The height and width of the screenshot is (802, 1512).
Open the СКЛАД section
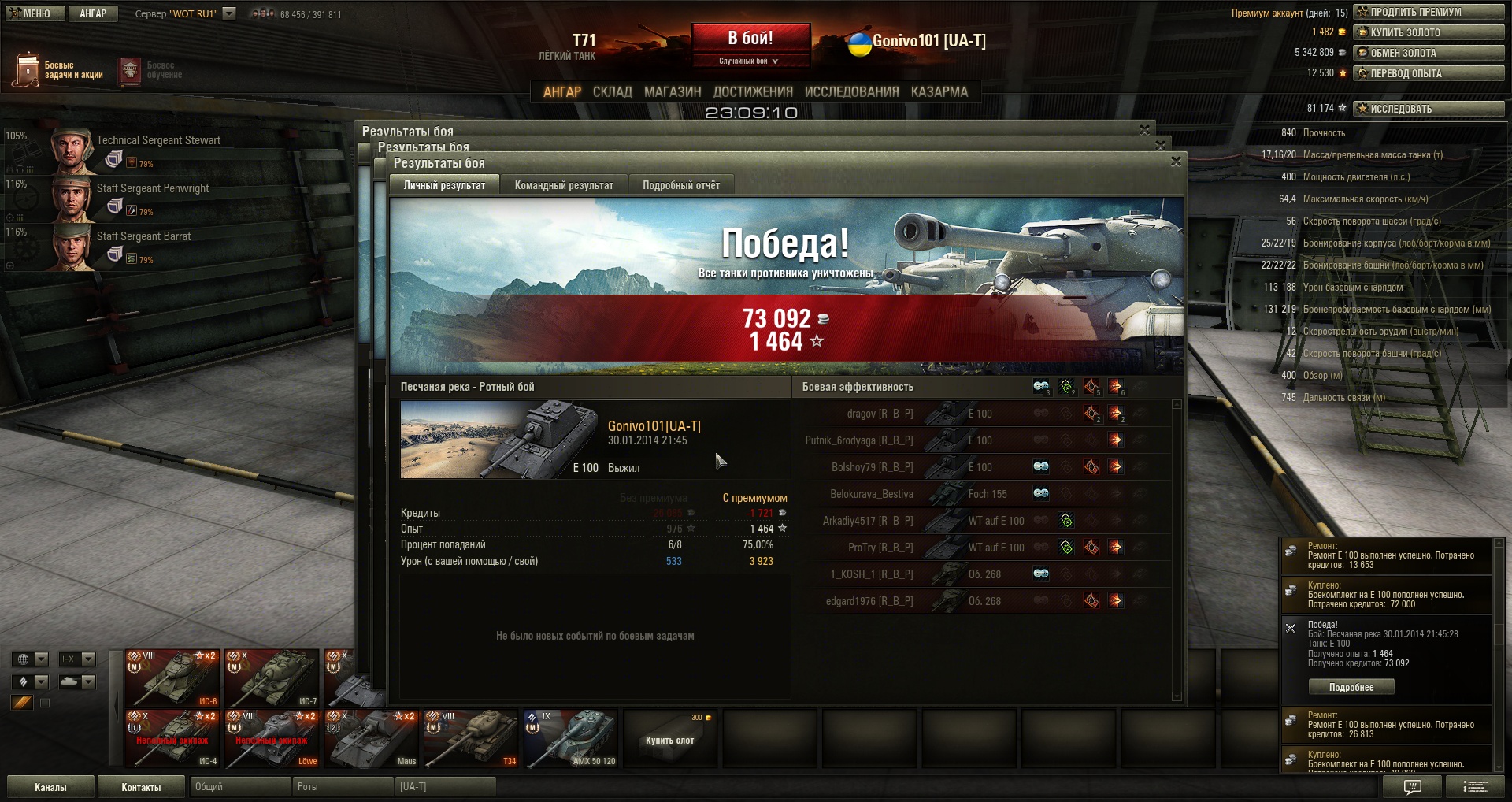(612, 92)
